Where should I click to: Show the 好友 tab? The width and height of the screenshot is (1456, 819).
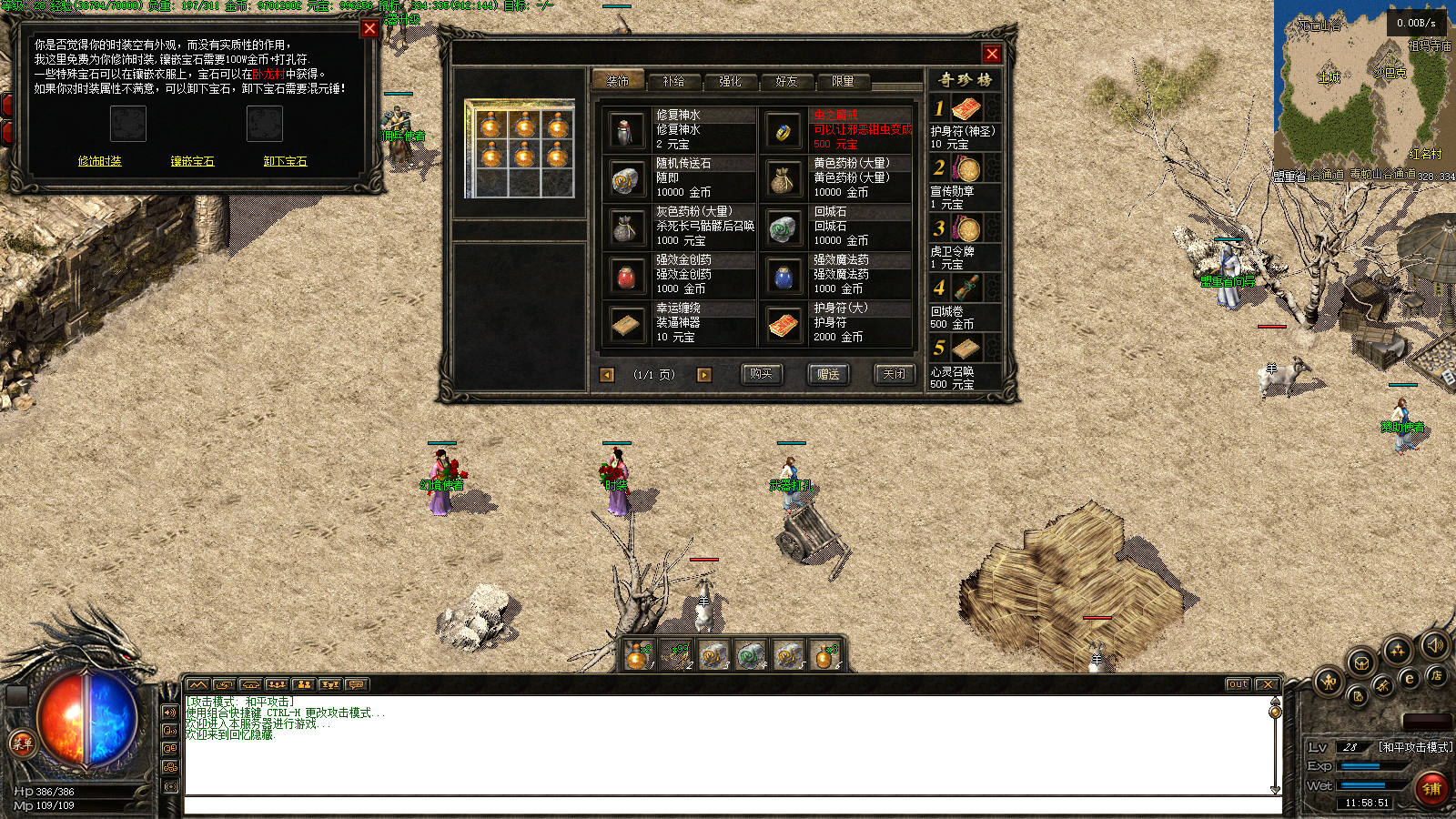pos(786,81)
